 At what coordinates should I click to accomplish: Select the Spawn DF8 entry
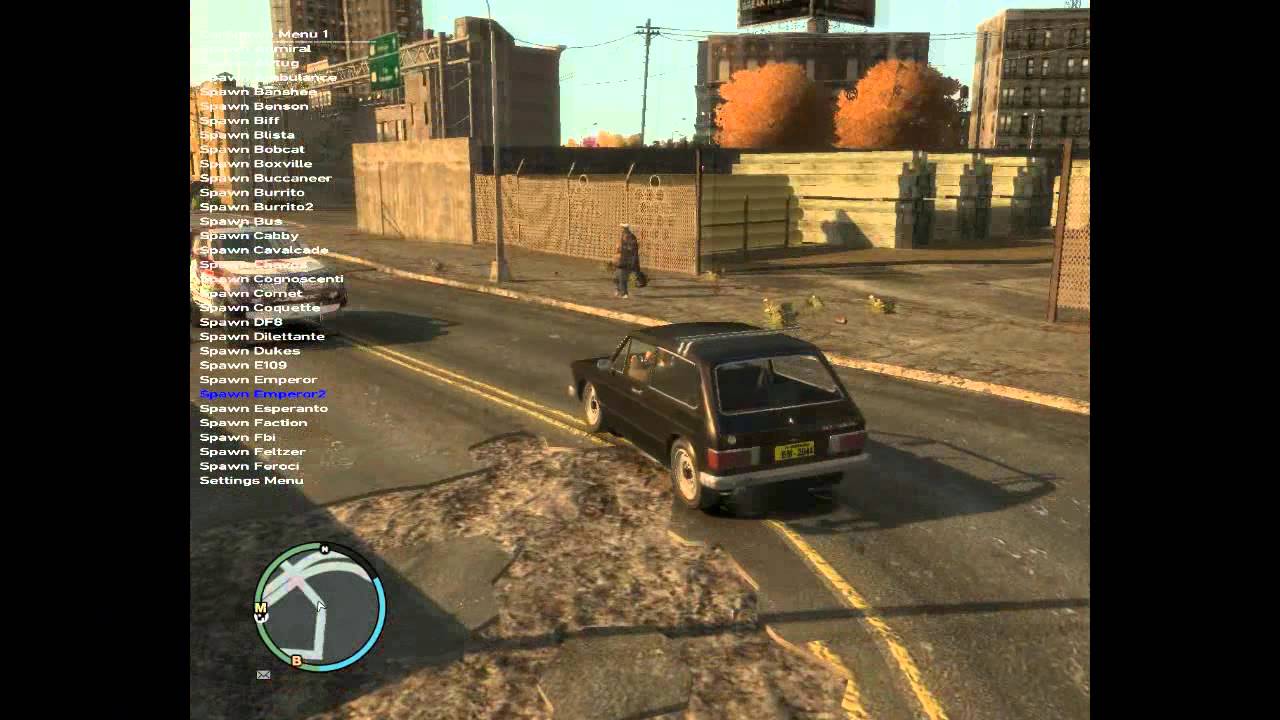click(x=241, y=322)
